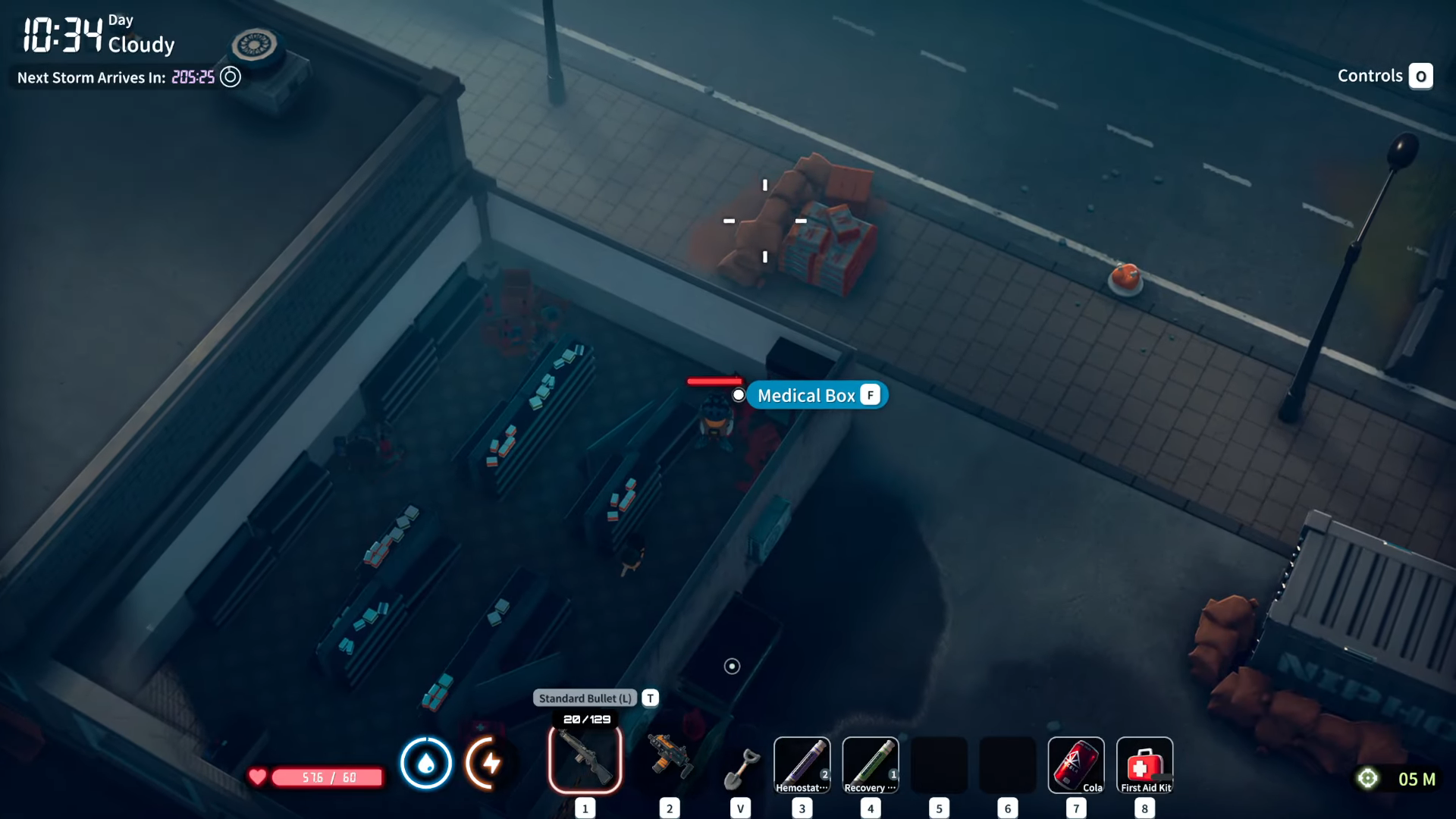The width and height of the screenshot is (1456, 819).
Task: Click the storm timer circle icon
Action: click(231, 77)
